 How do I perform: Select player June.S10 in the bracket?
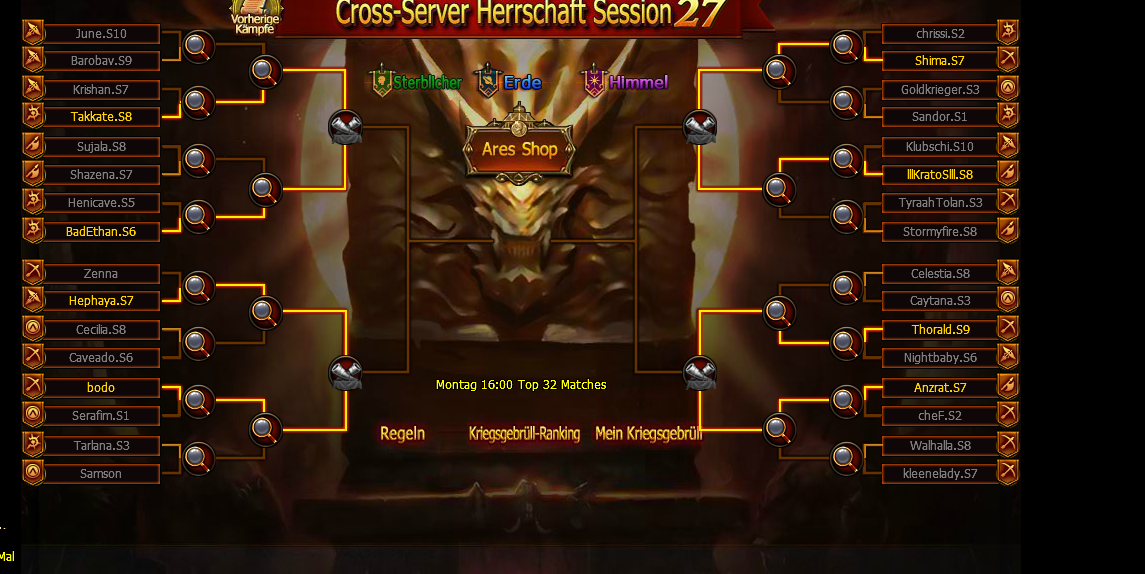102,34
